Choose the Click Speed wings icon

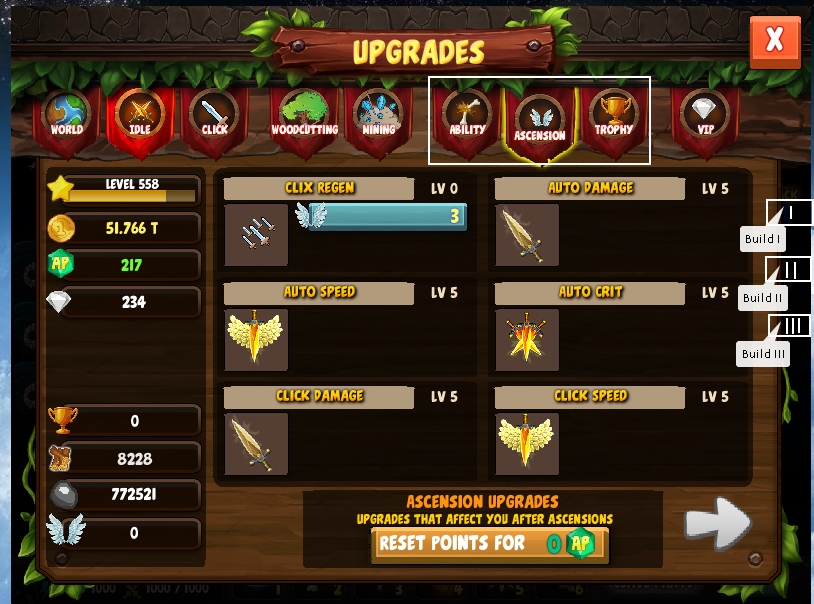(x=527, y=443)
